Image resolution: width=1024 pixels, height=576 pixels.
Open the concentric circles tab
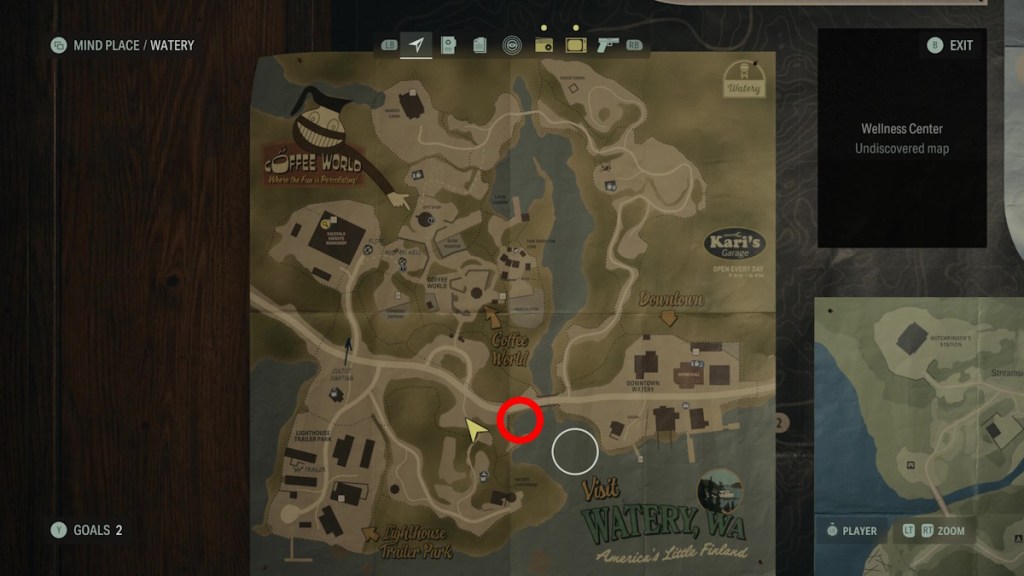pos(511,45)
